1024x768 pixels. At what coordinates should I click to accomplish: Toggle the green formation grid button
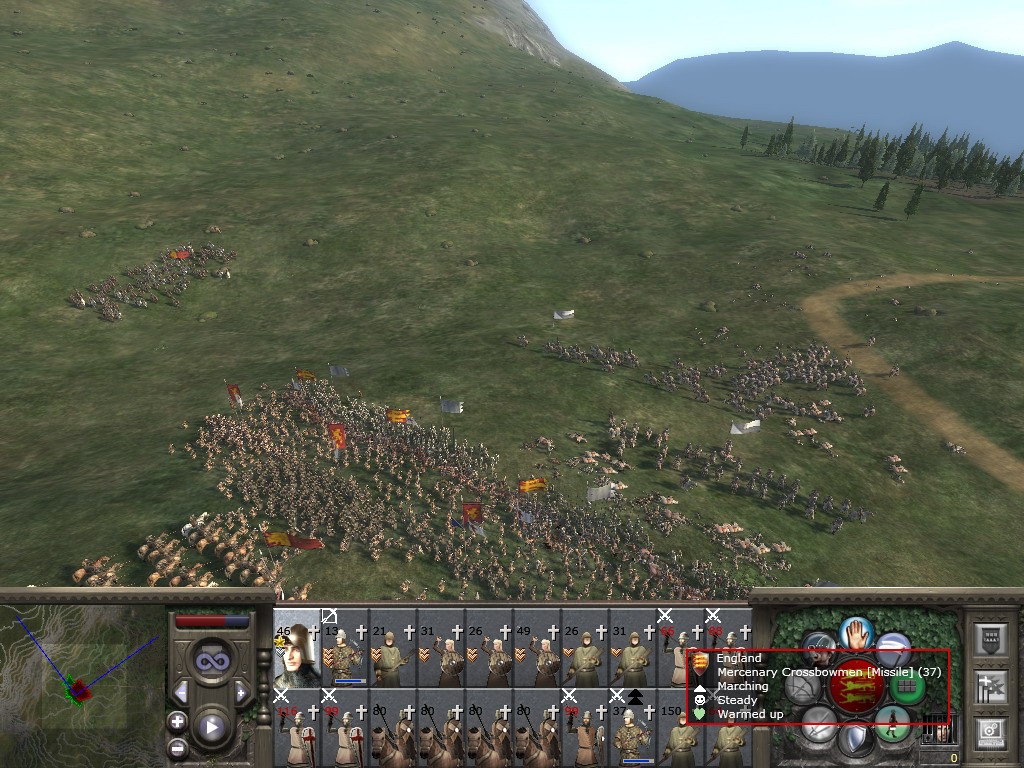(906, 688)
